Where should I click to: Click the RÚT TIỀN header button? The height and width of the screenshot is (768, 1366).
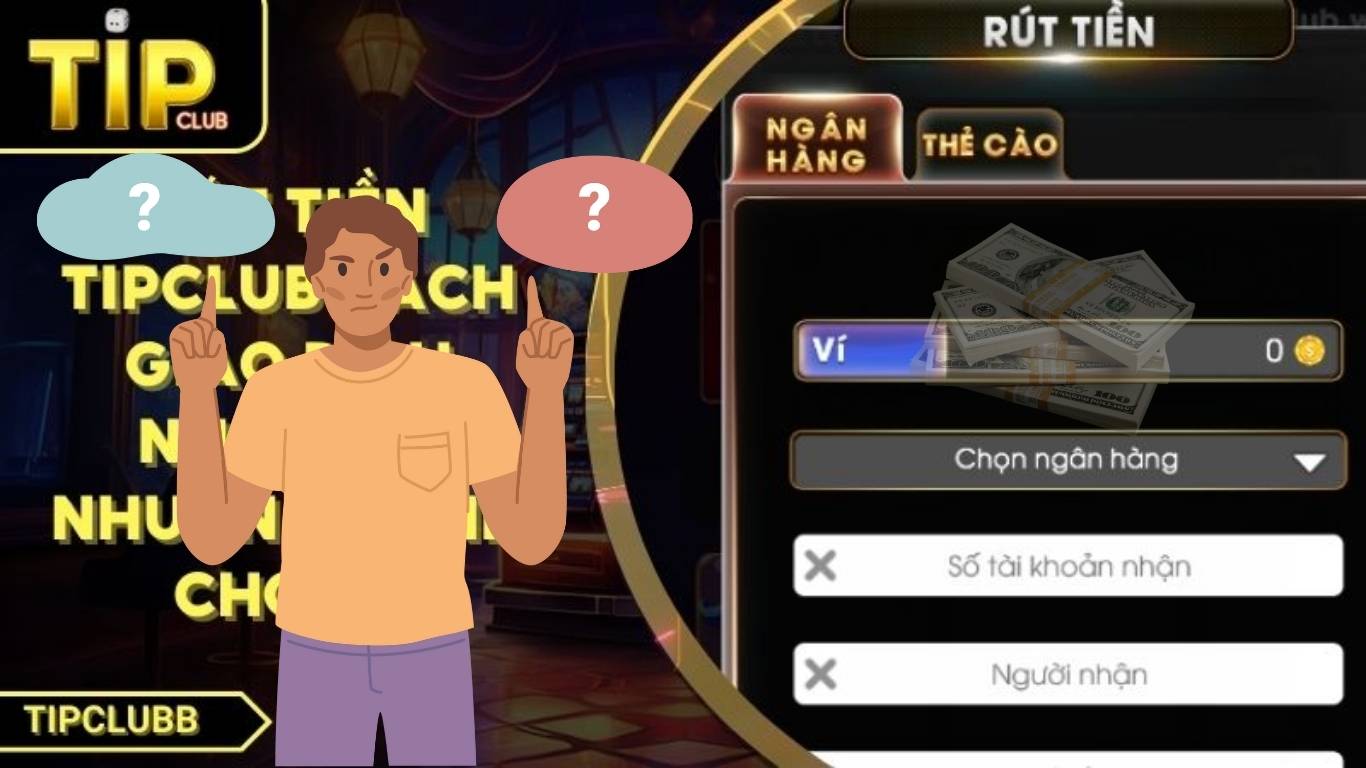point(1068,32)
